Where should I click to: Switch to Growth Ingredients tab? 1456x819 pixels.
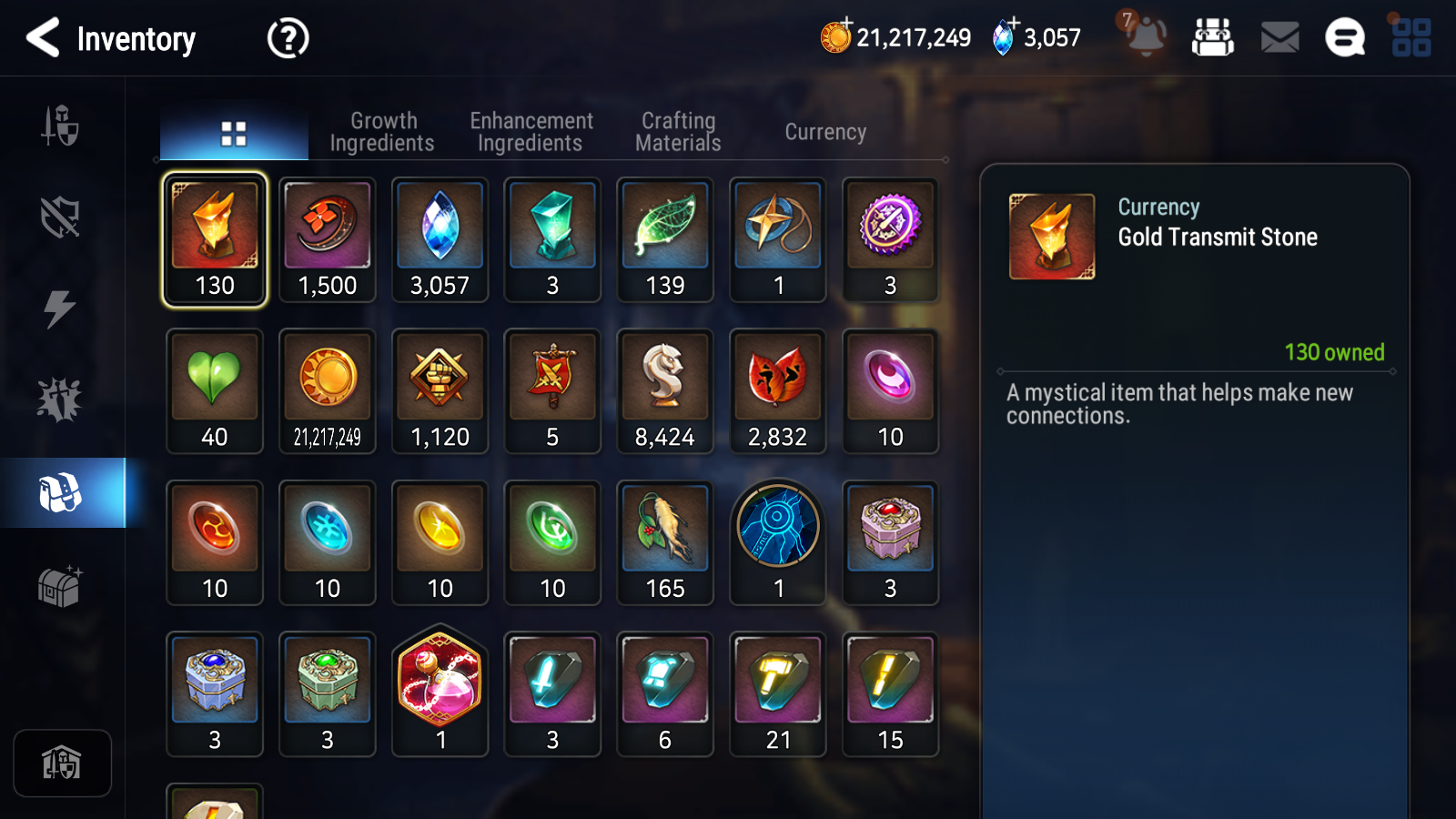[382, 132]
